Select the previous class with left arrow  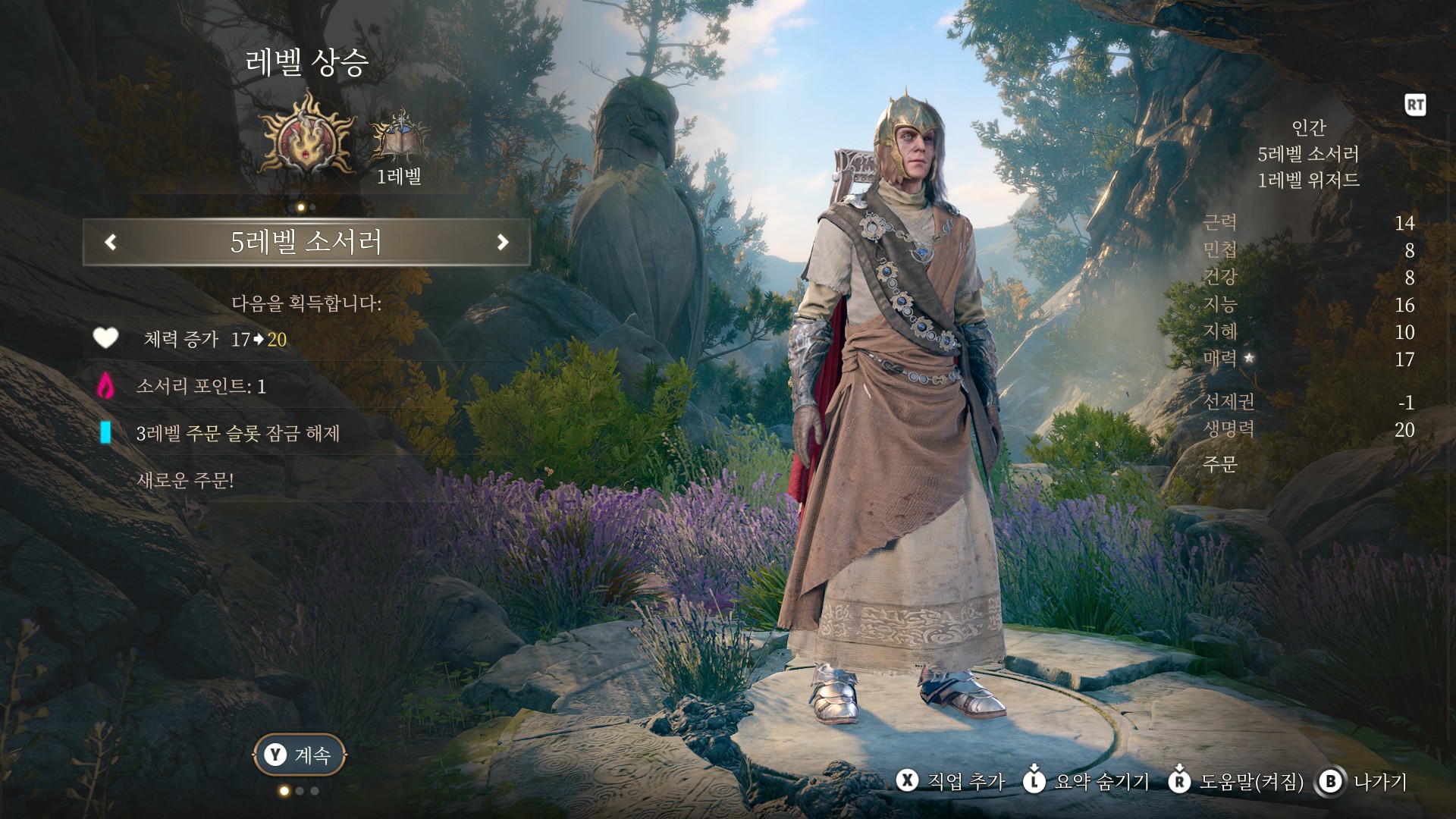coord(111,242)
